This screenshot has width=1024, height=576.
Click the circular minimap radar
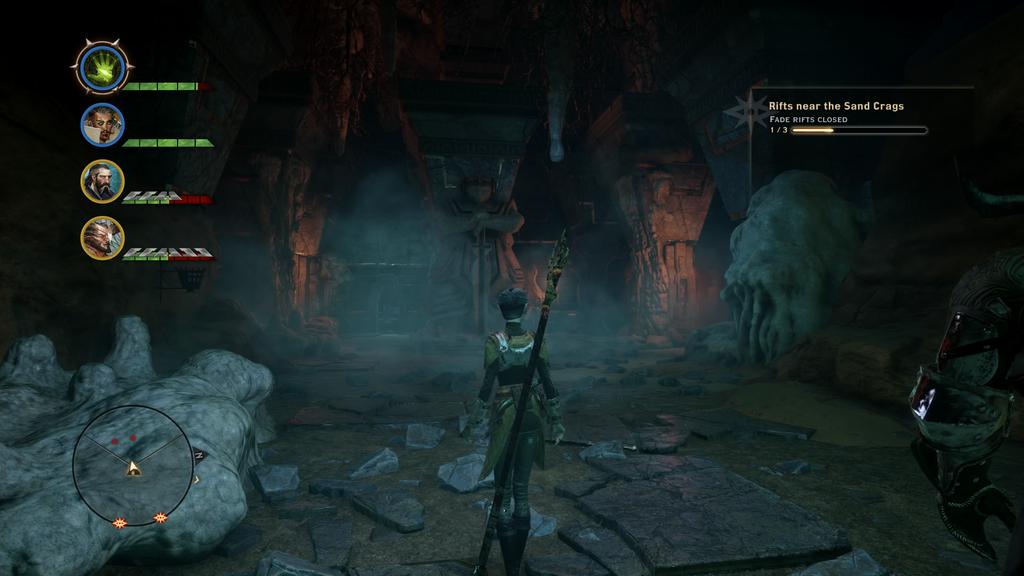(x=132, y=464)
